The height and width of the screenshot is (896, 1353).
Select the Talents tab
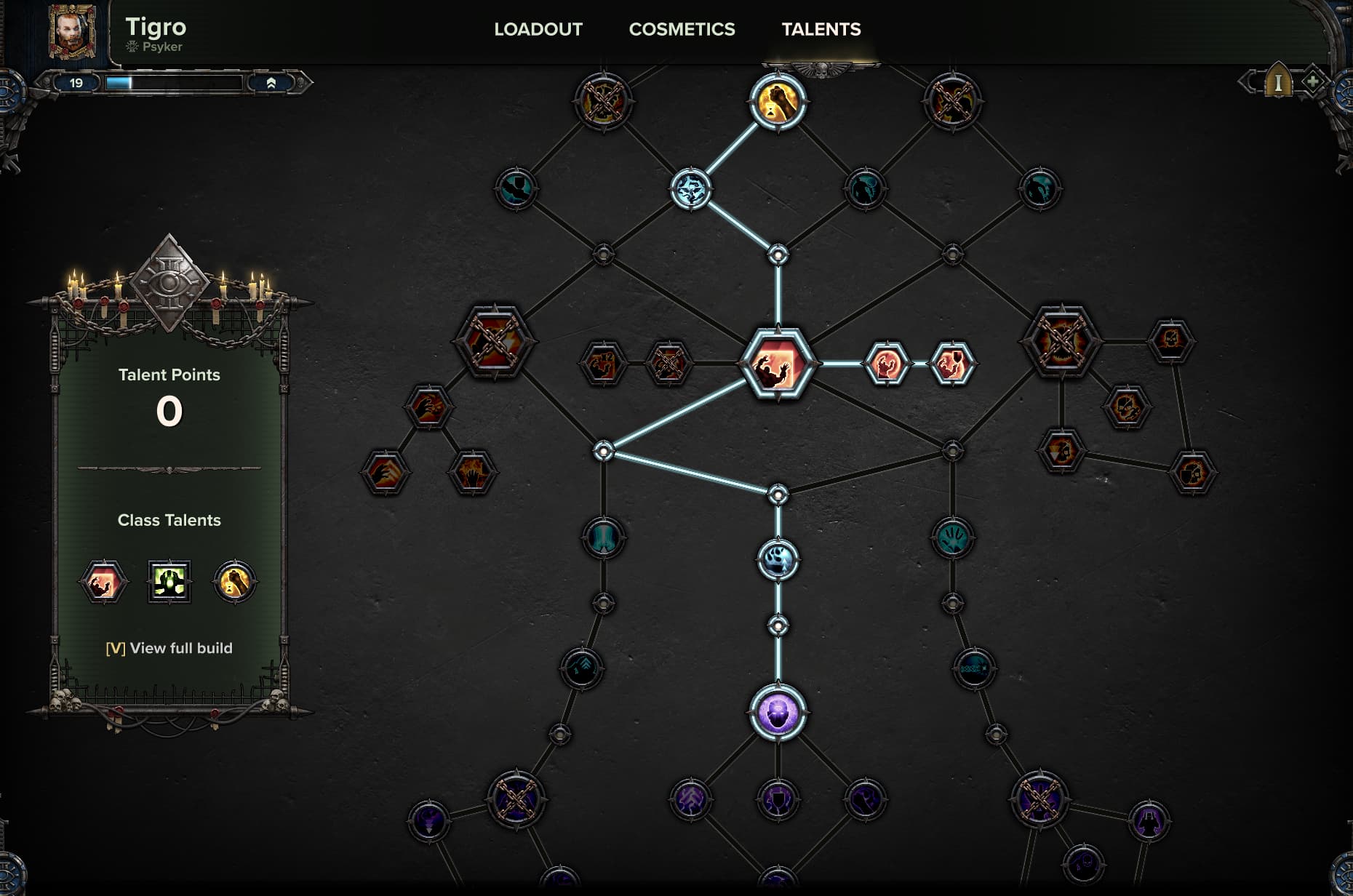(821, 29)
